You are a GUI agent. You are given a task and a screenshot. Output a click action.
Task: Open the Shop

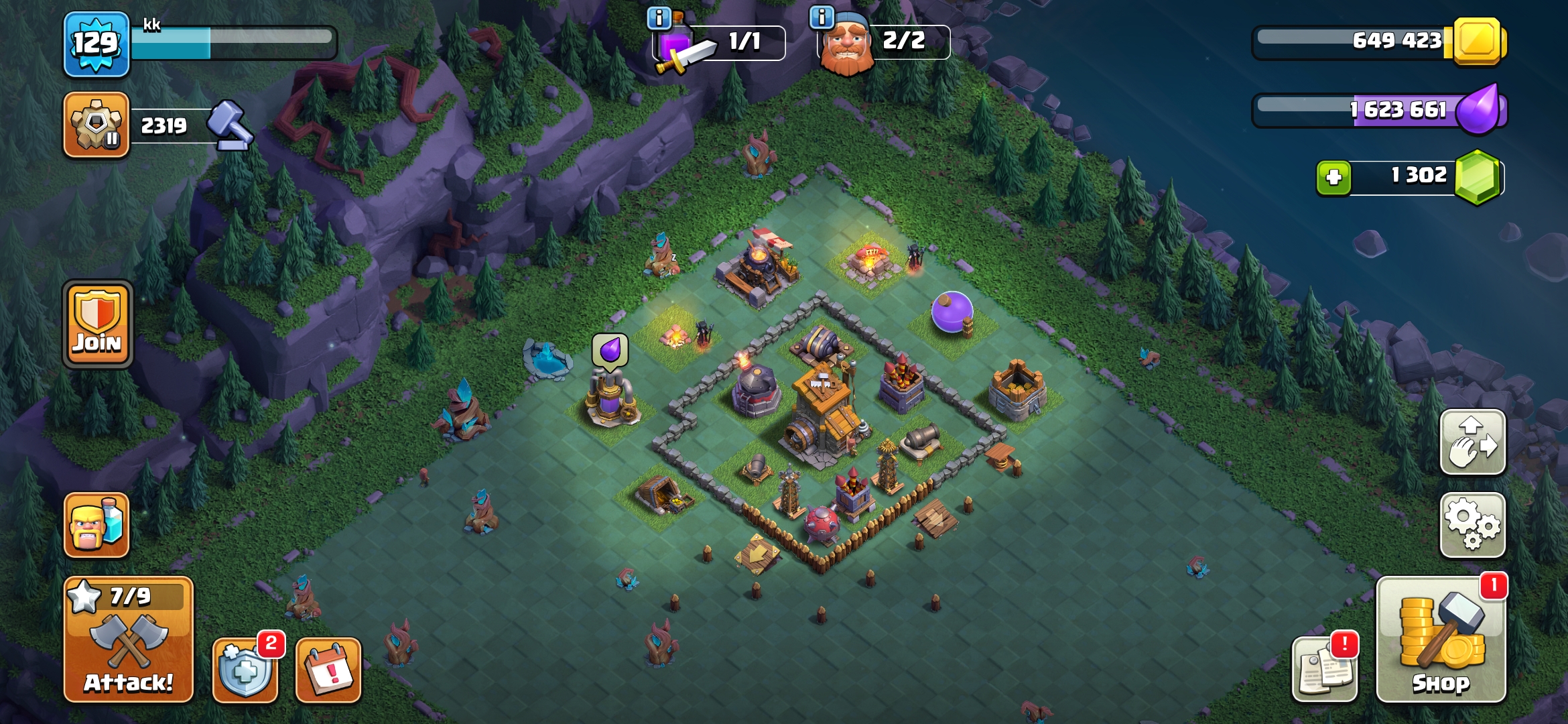point(1441,640)
